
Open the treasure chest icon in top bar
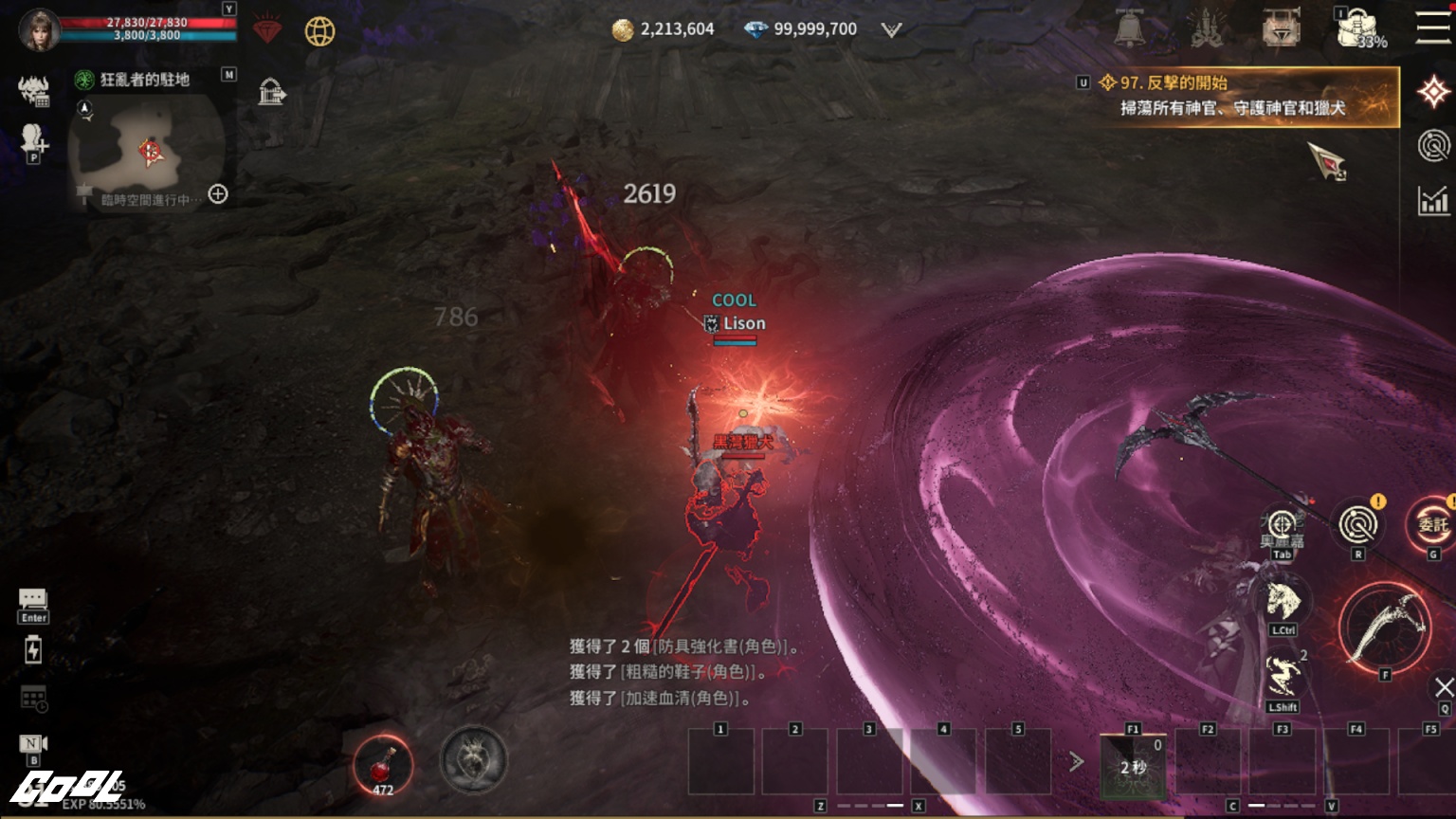click(x=1281, y=28)
